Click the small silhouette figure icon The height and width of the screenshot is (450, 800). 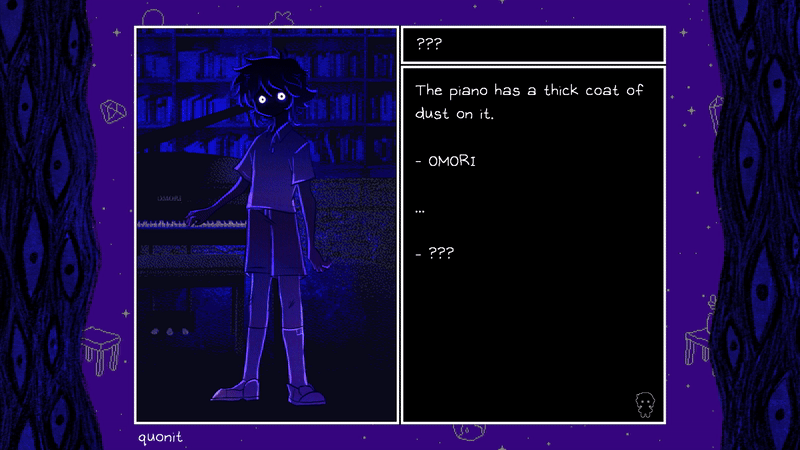pyautogui.click(x=645, y=404)
